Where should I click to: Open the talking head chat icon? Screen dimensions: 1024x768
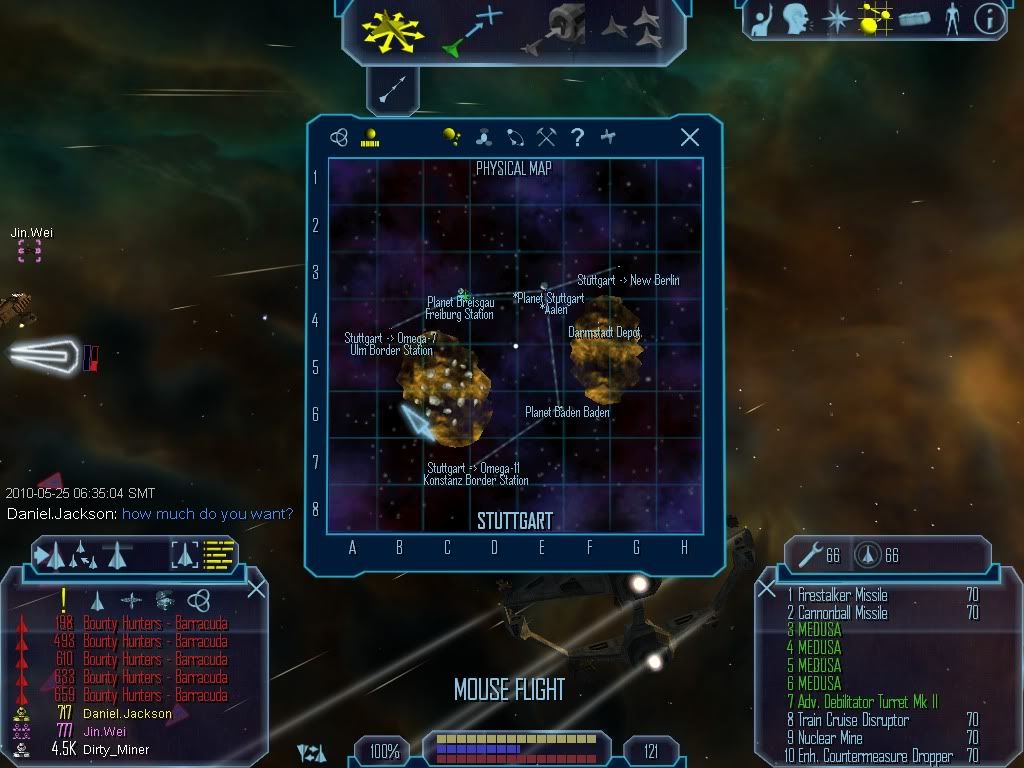796,19
